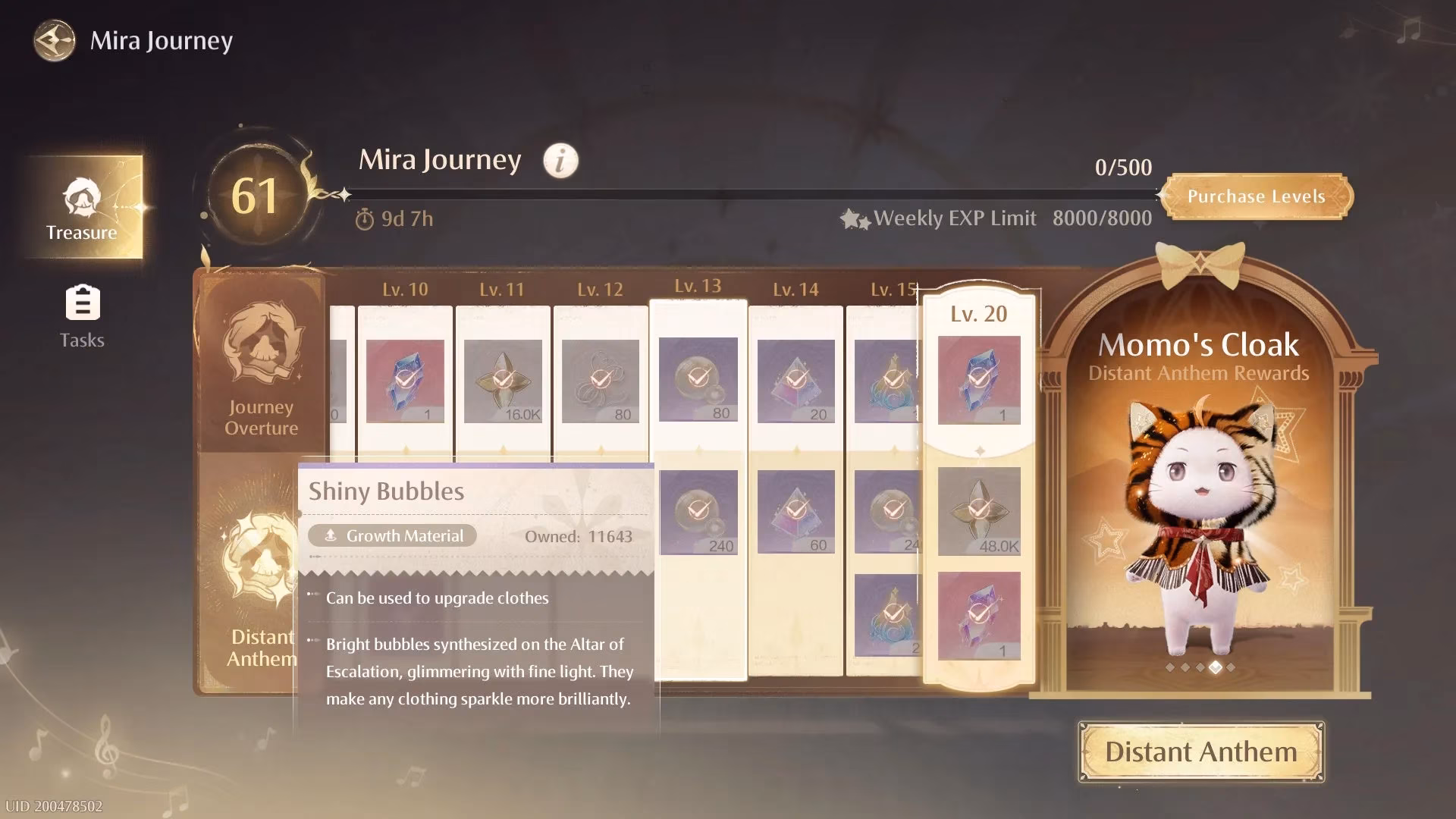Open the Tasks panel icon
This screenshot has width=1456, height=819.
(82, 303)
